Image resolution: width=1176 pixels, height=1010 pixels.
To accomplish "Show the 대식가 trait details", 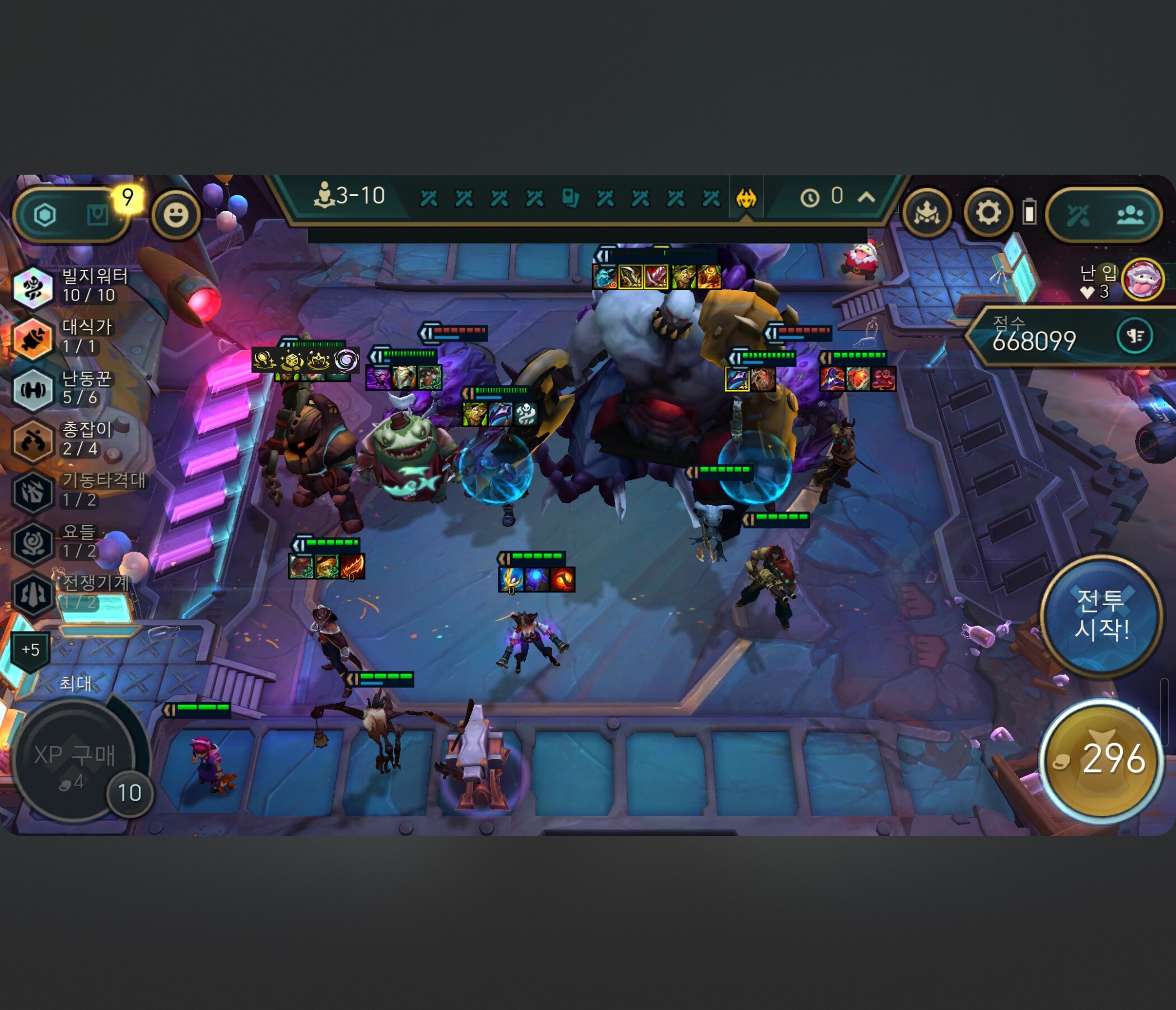I will point(33,338).
